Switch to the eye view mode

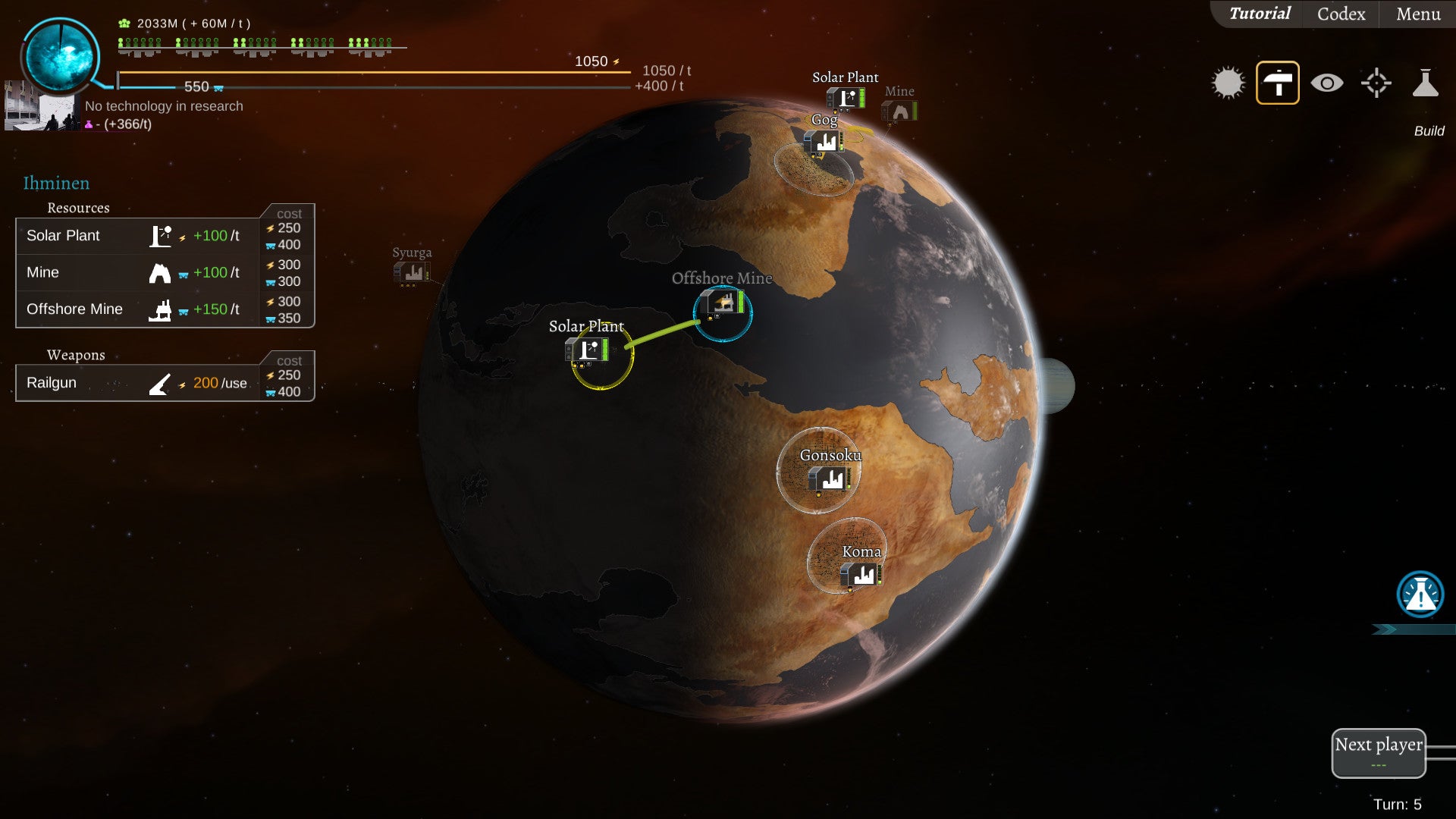(x=1327, y=83)
